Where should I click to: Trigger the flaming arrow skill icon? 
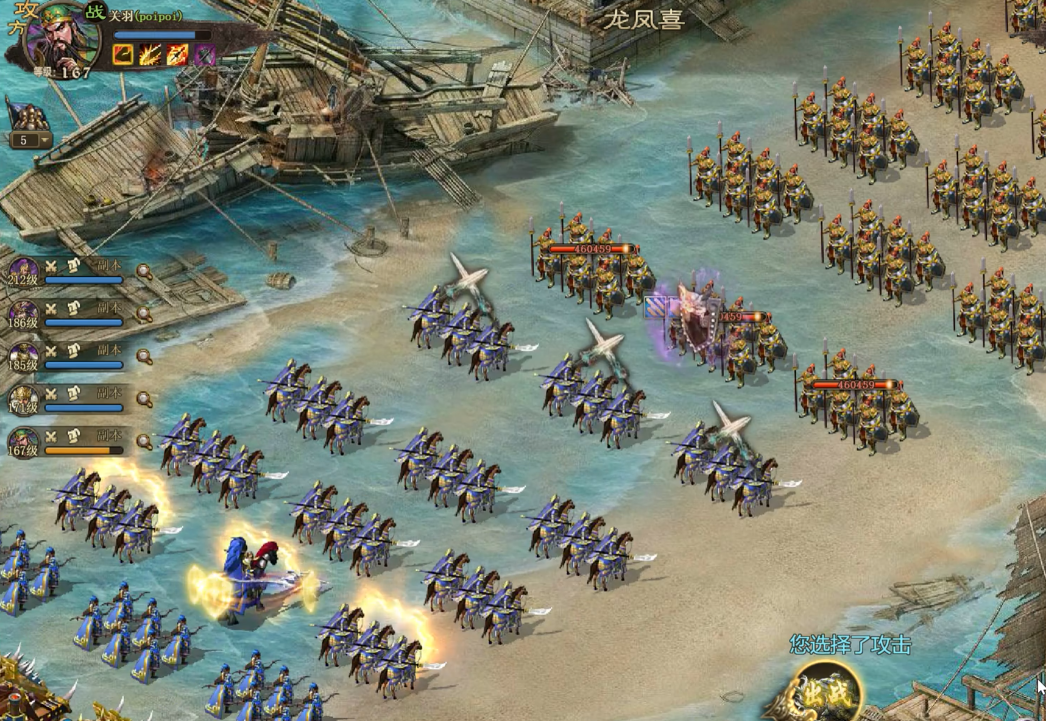177,54
